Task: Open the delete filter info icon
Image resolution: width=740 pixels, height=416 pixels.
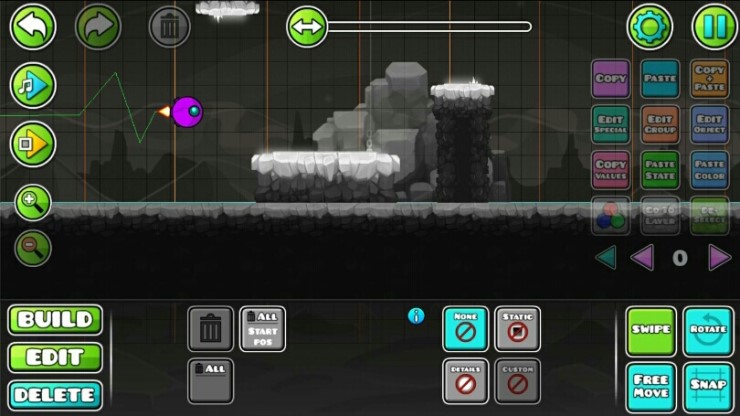Action: tap(416, 316)
